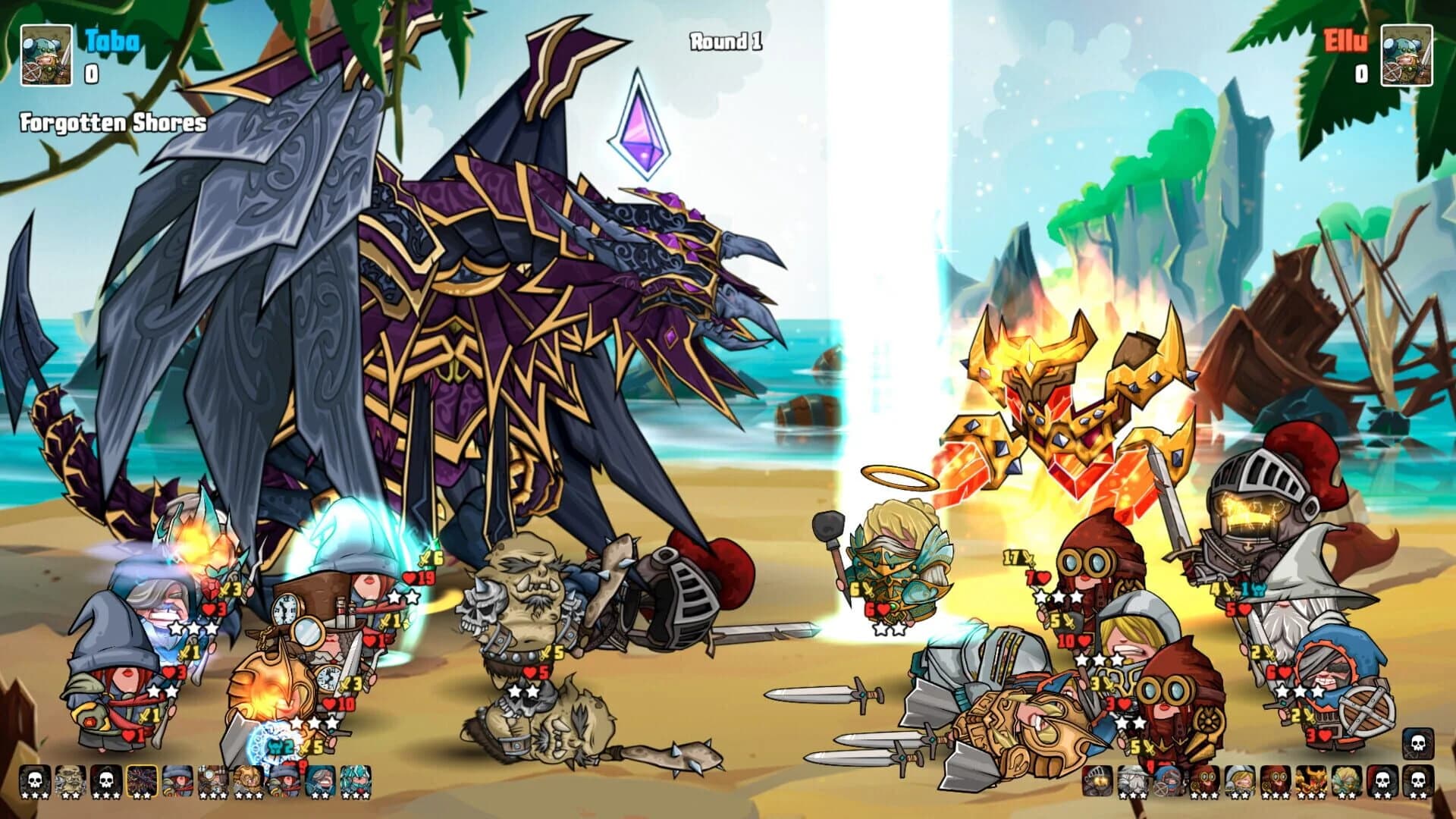
Task: Click the Ellu name tab at top right
Action: [x=1341, y=42]
